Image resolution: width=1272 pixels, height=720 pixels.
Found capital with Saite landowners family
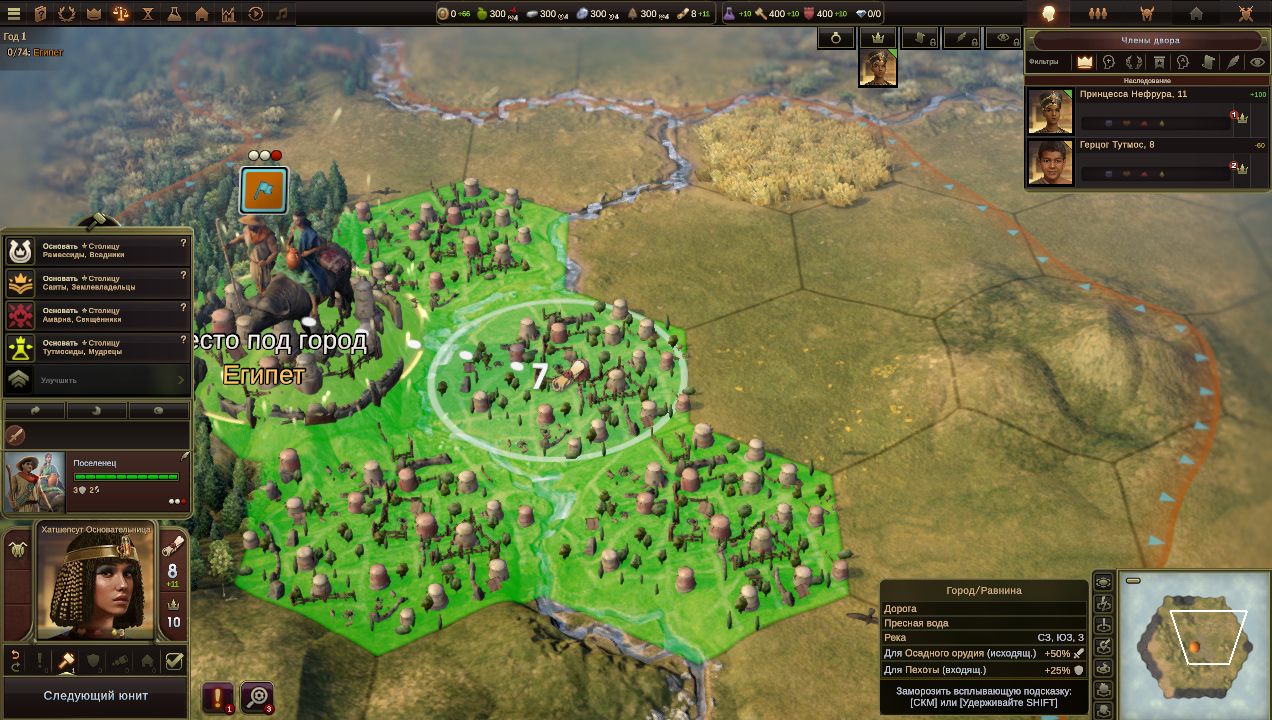click(x=97, y=283)
